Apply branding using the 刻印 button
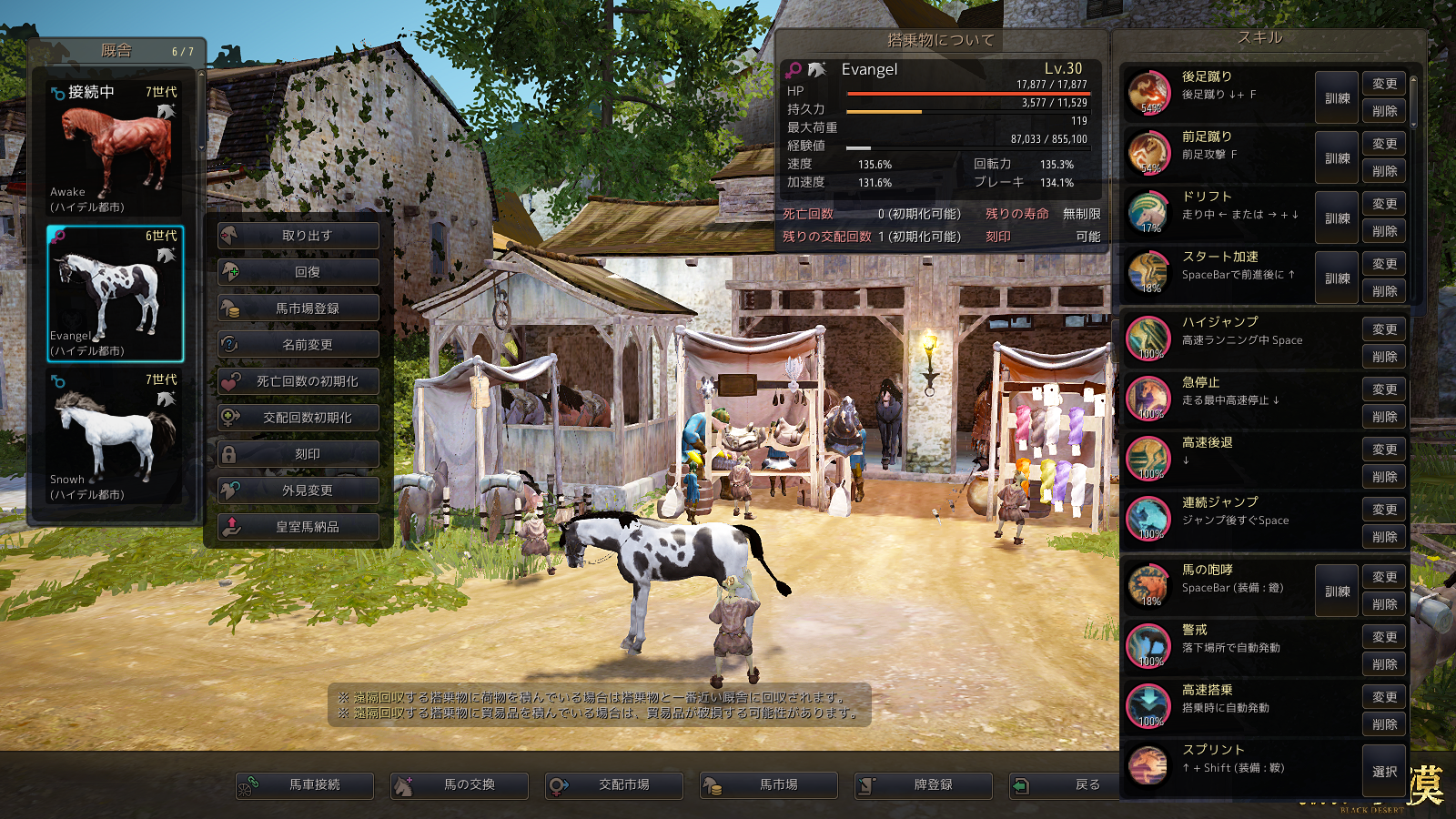Screen dimensions: 1456x819 298,454
